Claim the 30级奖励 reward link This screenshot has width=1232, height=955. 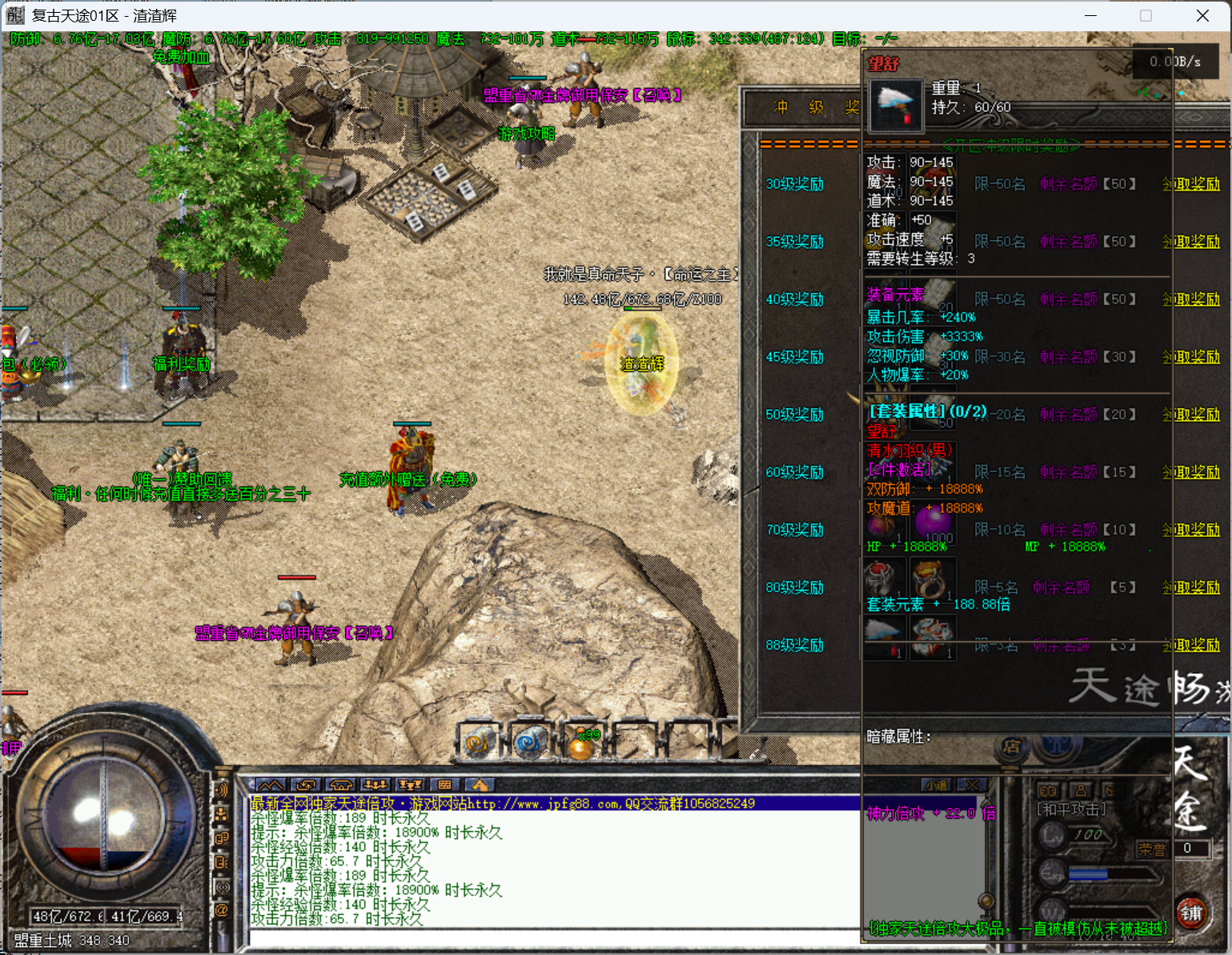(1190, 184)
